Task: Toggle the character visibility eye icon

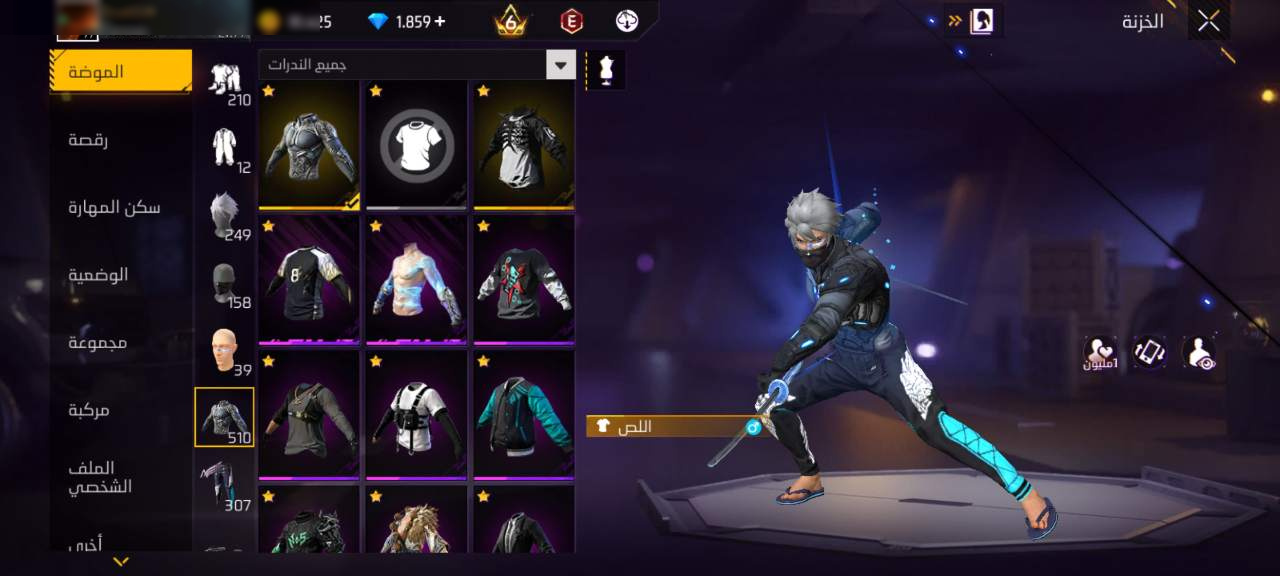Action: pyautogui.click(x=1198, y=352)
